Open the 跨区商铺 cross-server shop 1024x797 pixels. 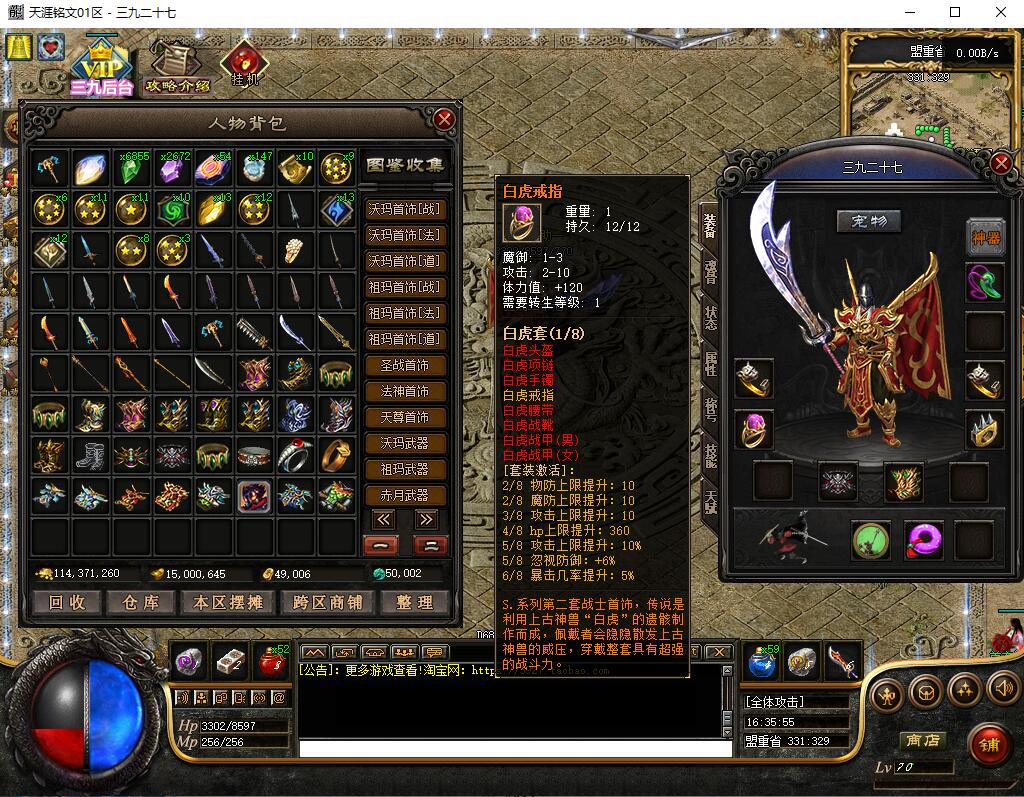314,602
